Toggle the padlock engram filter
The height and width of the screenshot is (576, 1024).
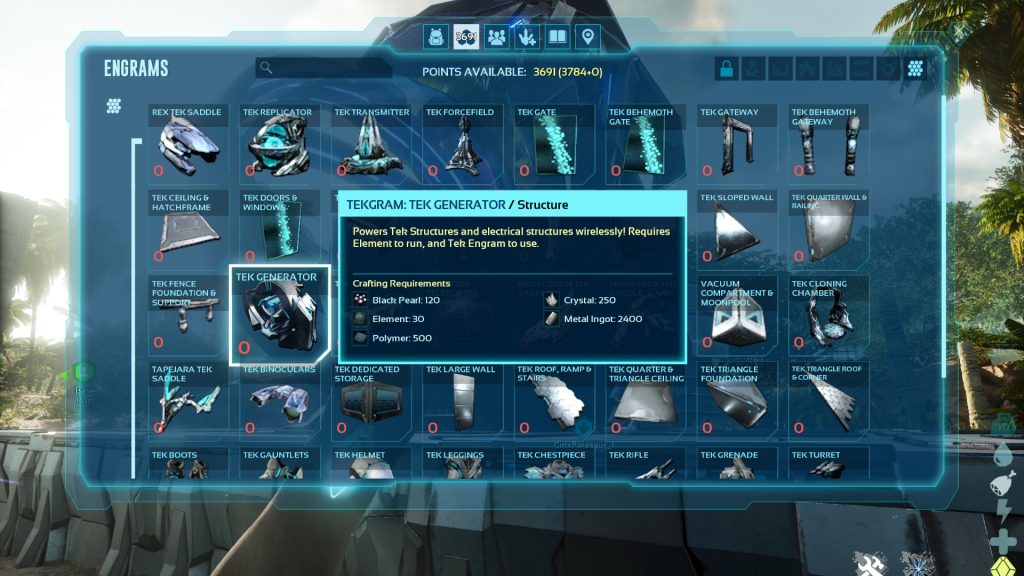pos(727,69)
